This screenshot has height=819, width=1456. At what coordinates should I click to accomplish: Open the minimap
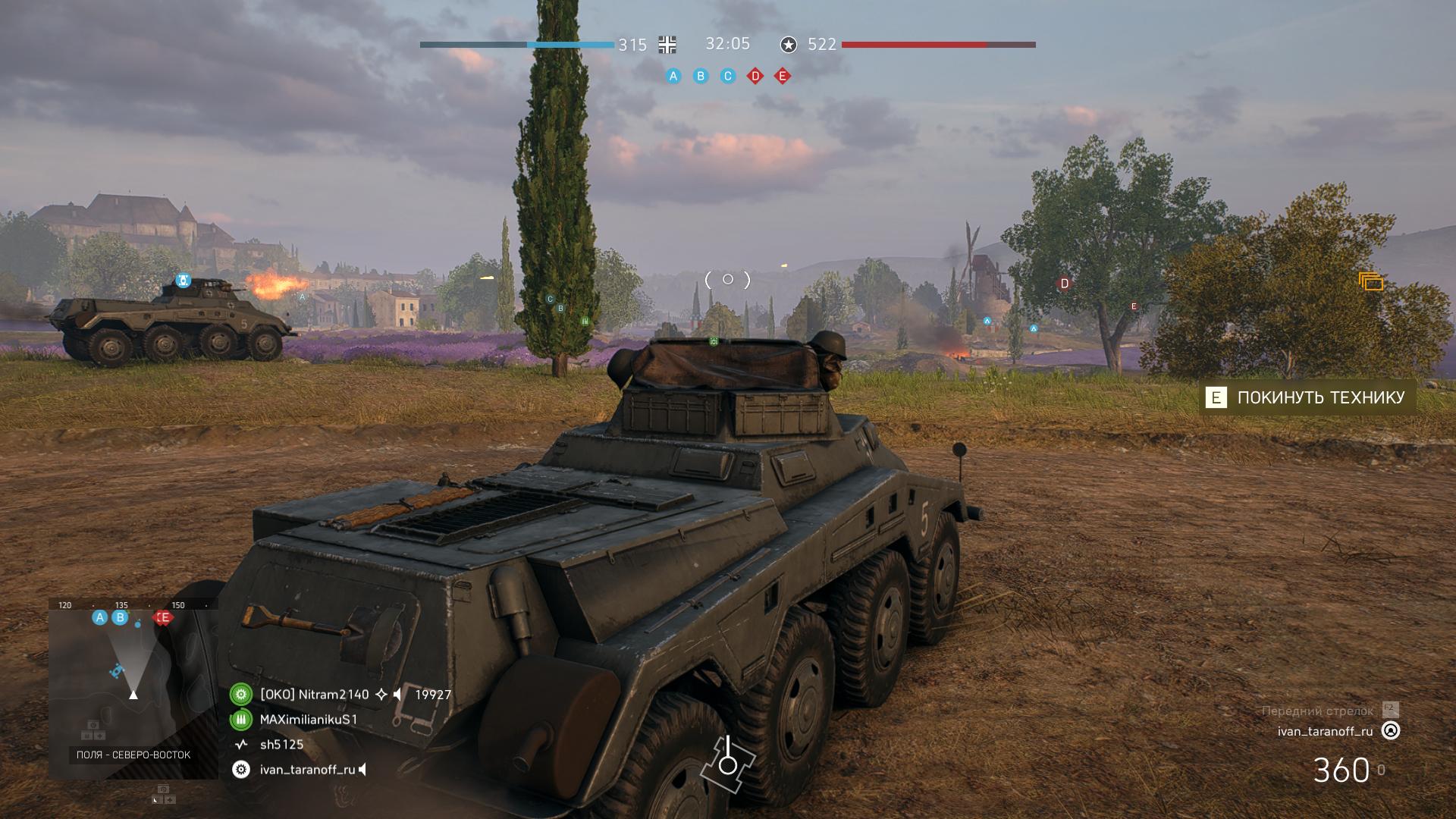click(133, 686)
